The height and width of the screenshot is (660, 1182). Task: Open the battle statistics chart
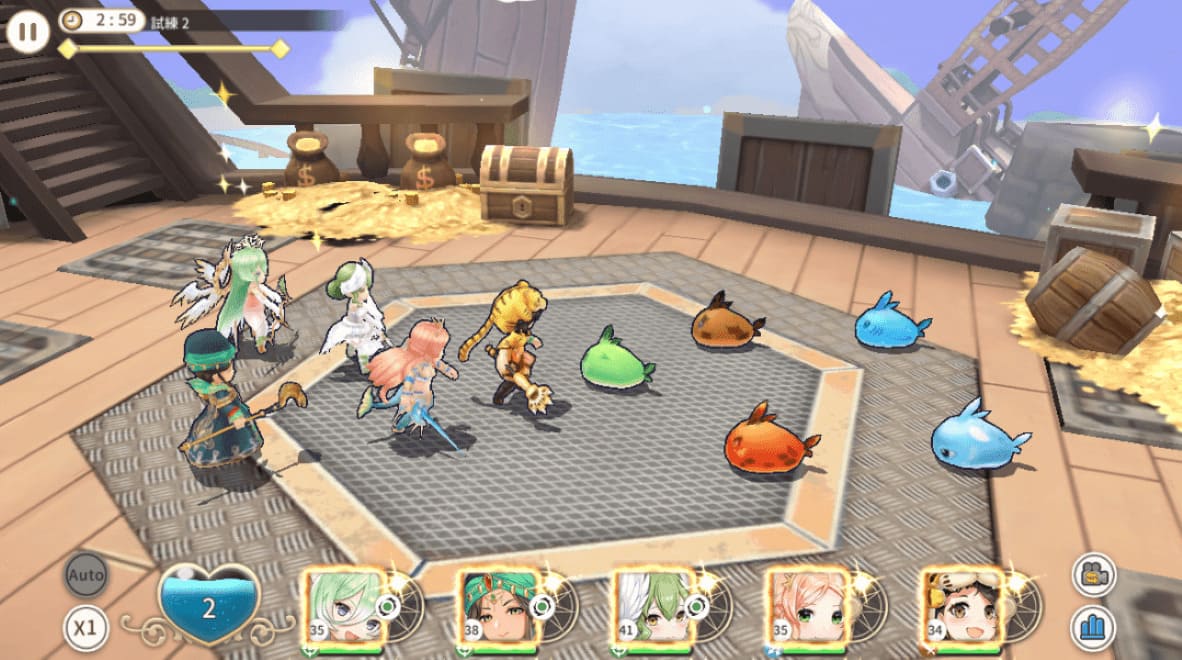pos(1094,629)
